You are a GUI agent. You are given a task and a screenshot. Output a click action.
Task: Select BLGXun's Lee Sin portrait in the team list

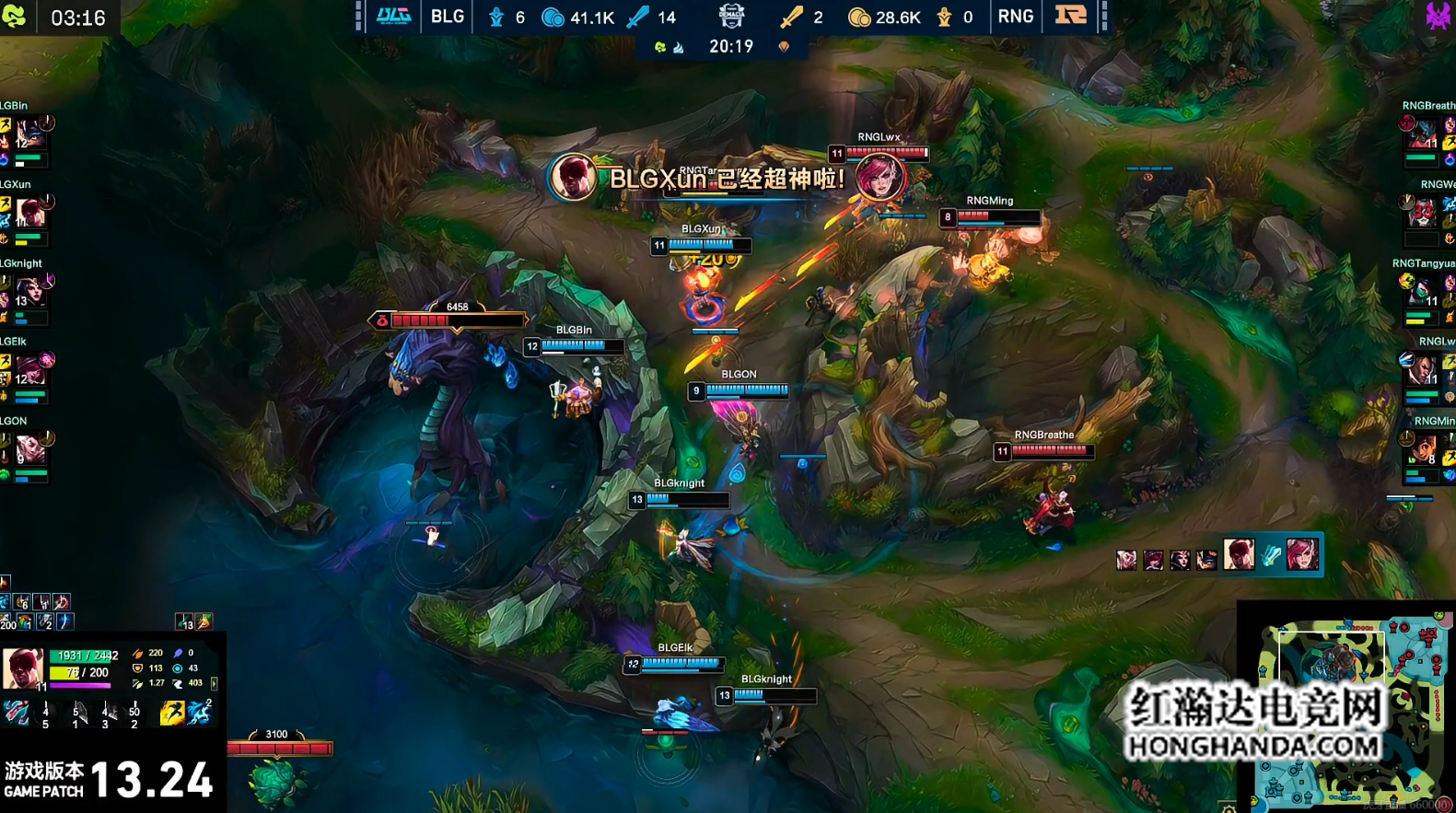pyautogui.click(x=31, y=214)
